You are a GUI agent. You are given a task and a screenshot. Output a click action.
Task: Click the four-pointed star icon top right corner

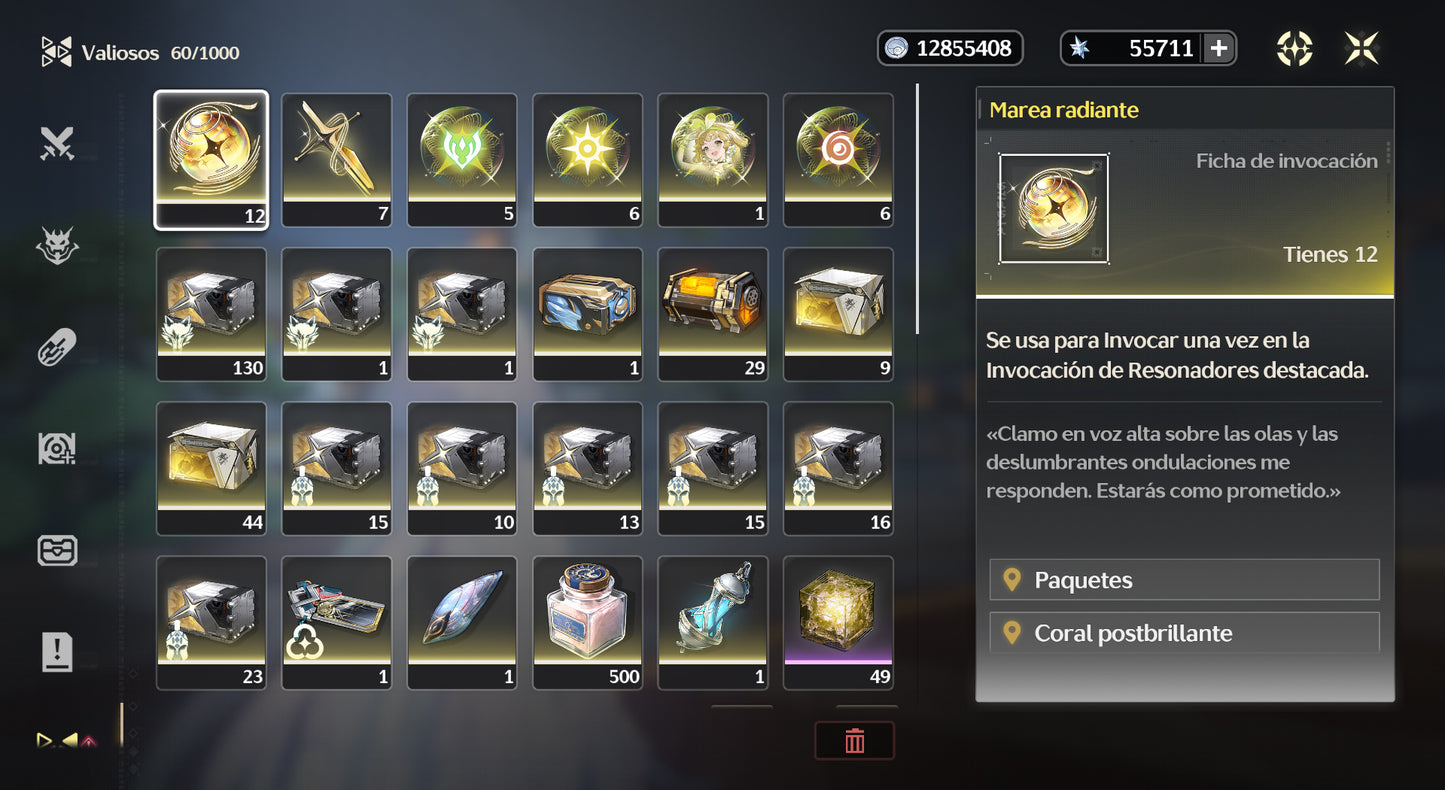click(1362, 46)
